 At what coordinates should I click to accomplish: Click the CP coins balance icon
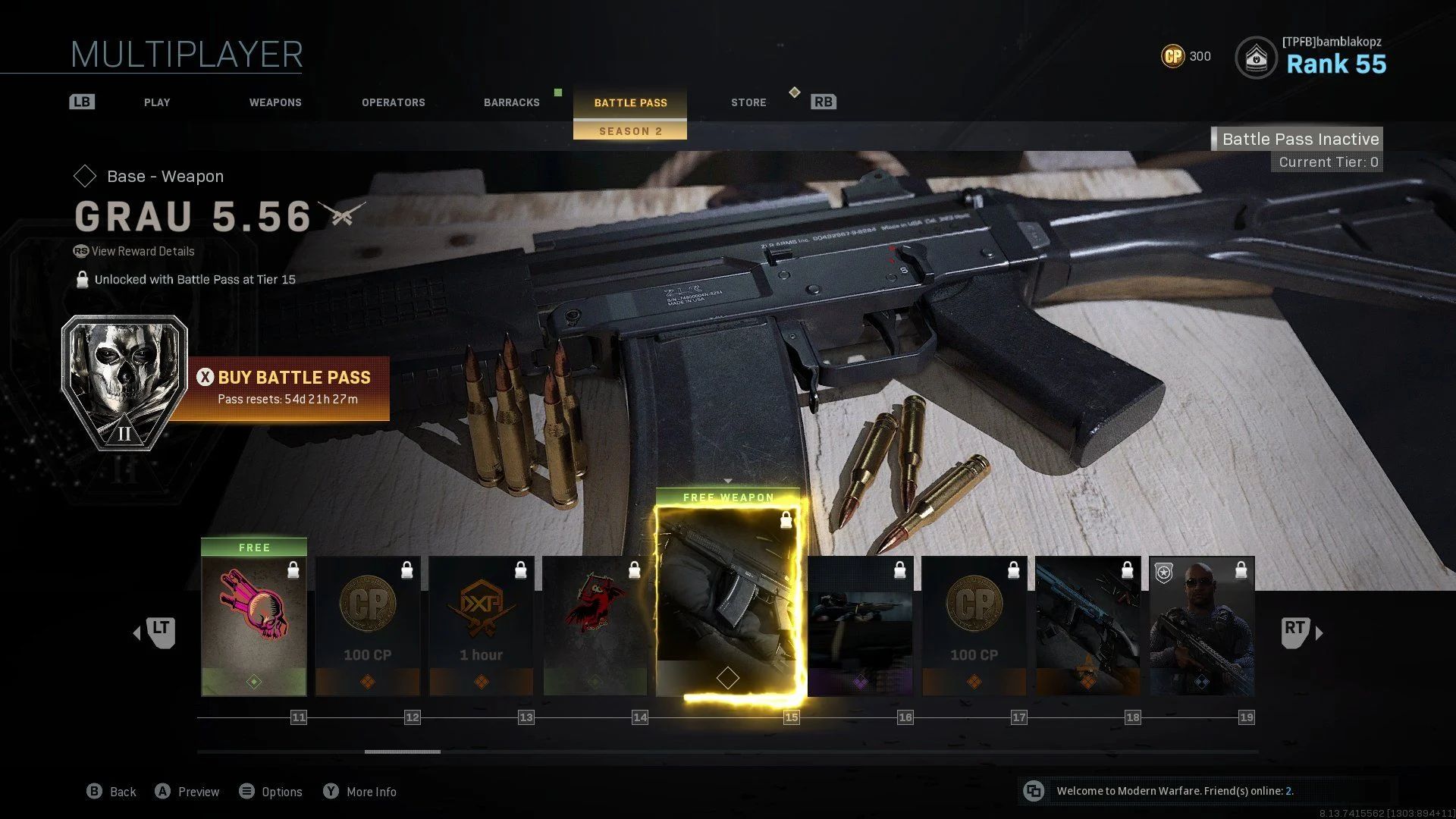1171,56
